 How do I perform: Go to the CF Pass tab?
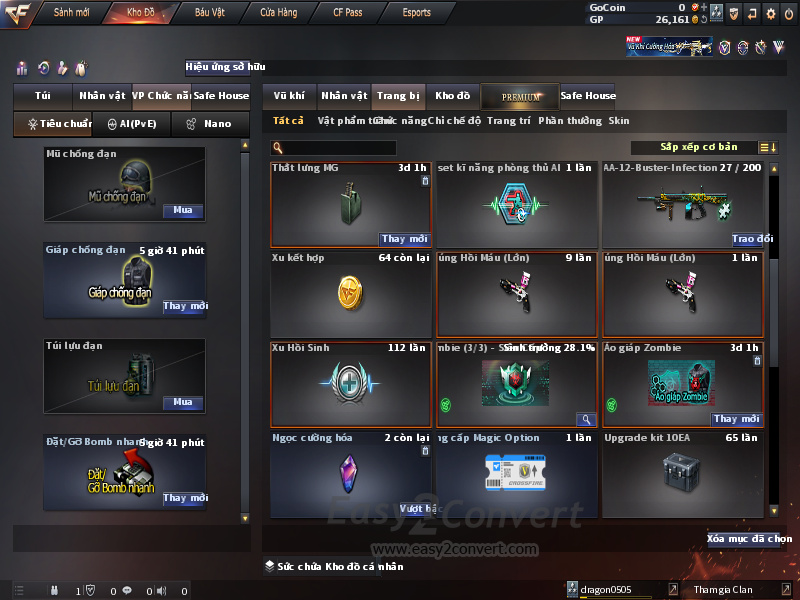(x=347, y=13)
